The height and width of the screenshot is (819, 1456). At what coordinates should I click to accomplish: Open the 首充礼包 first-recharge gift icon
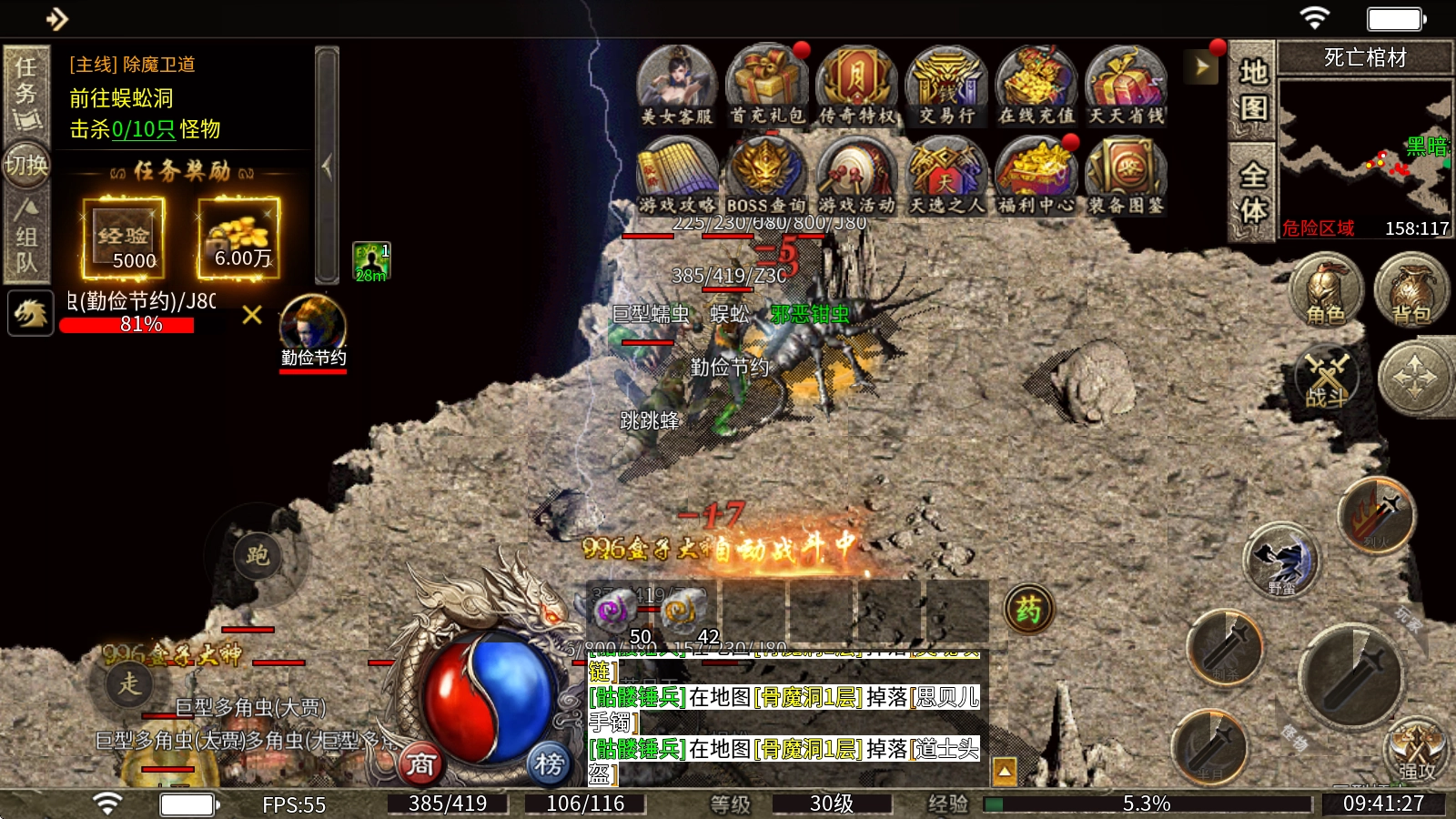[x=766, y=86]
